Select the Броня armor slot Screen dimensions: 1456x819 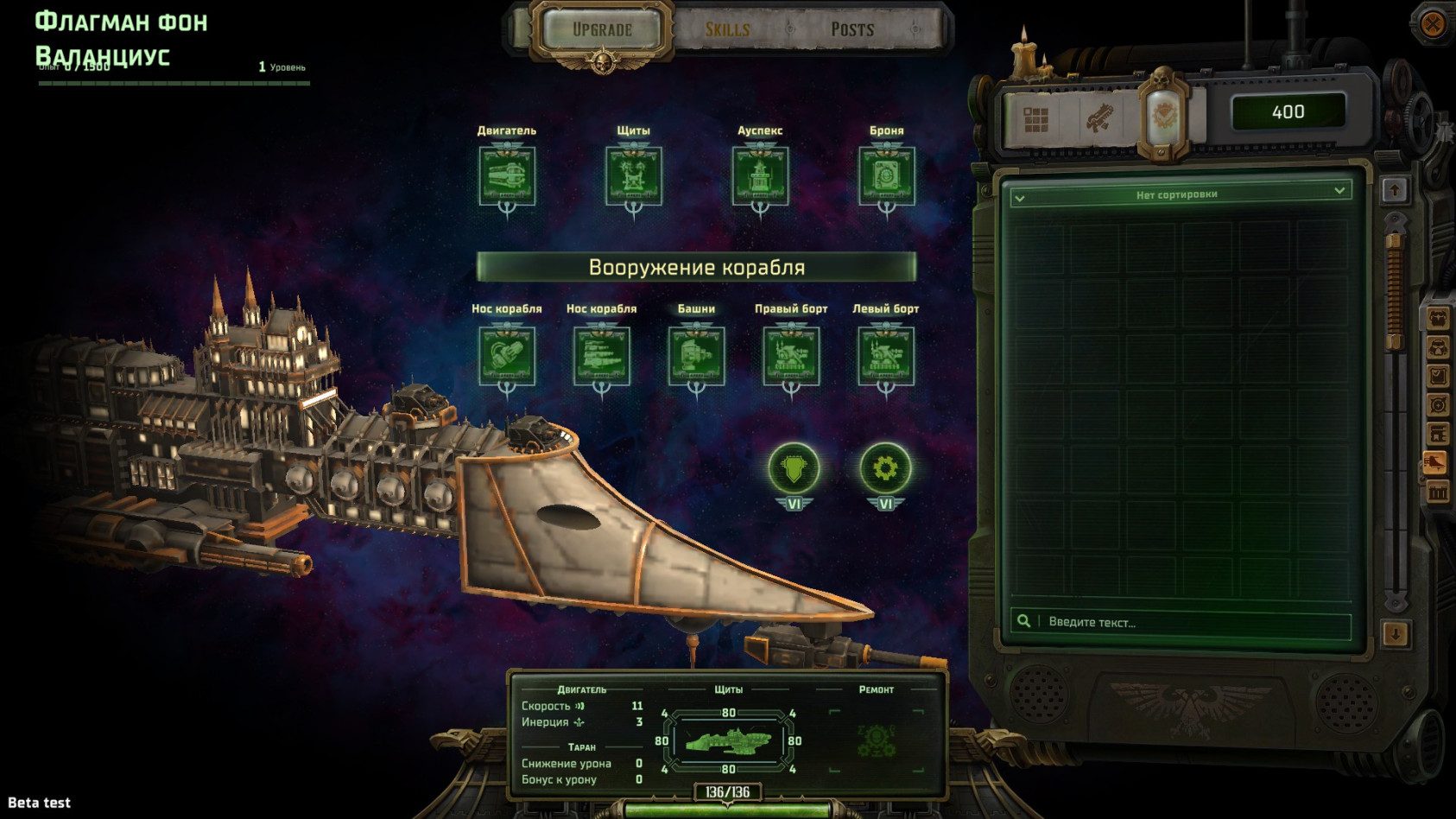886,176
